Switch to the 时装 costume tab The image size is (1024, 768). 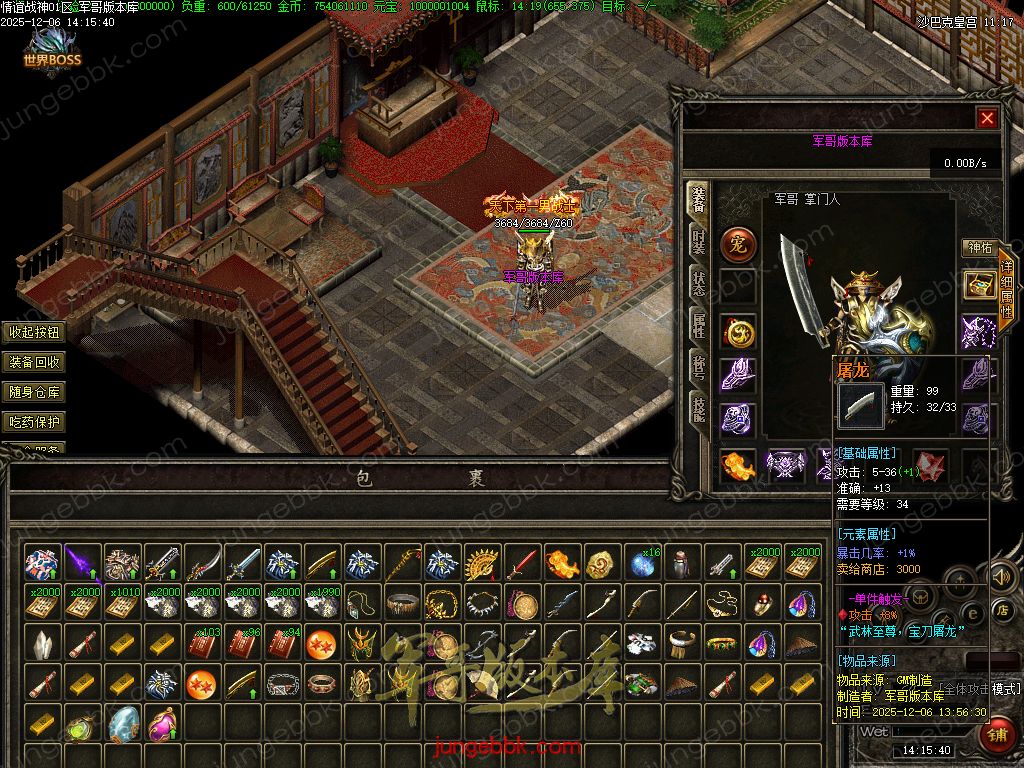tap(699, 243)
